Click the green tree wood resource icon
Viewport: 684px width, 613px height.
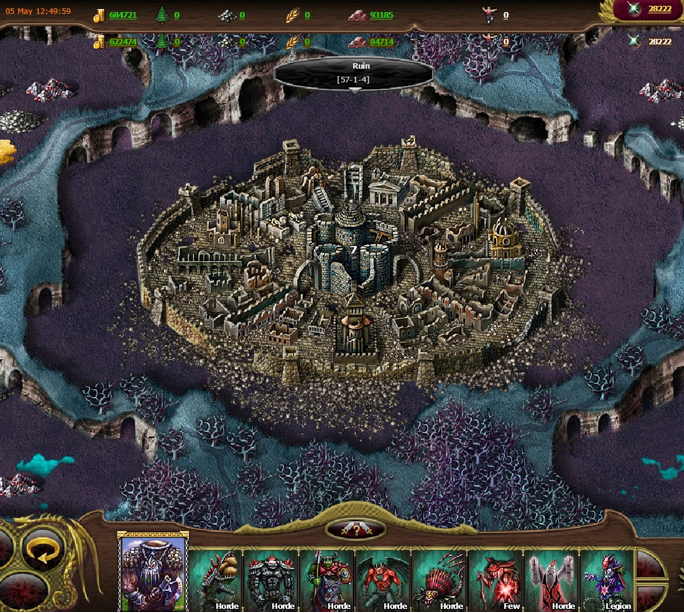coord(161,16)
